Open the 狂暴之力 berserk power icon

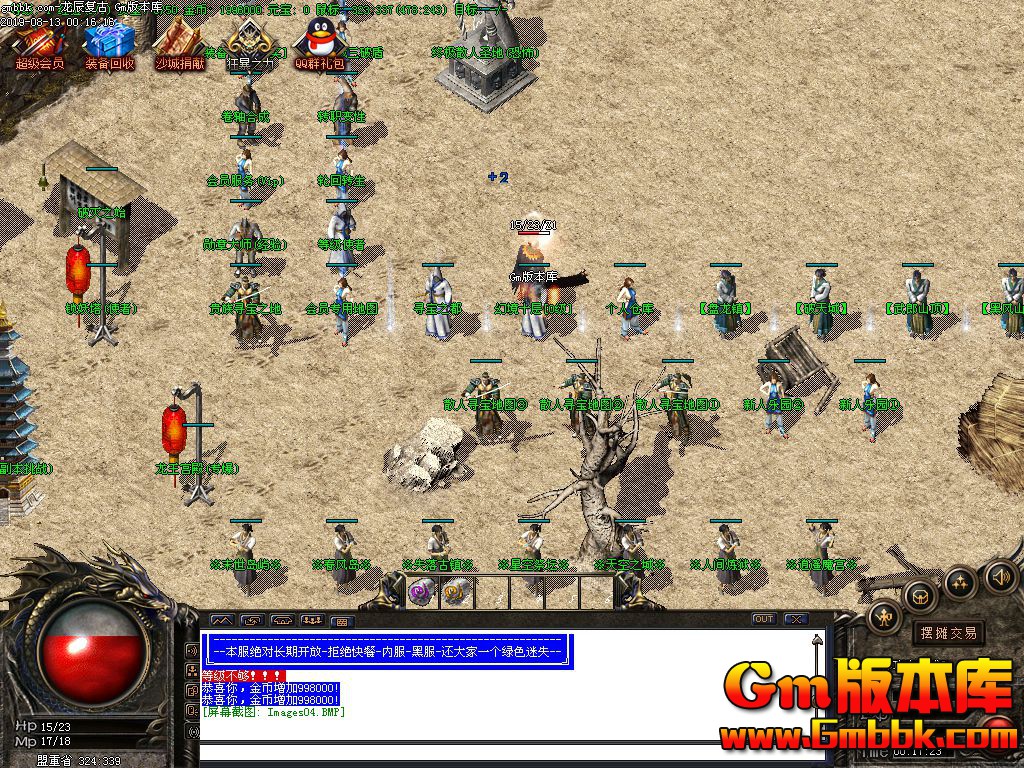(248, 45)
